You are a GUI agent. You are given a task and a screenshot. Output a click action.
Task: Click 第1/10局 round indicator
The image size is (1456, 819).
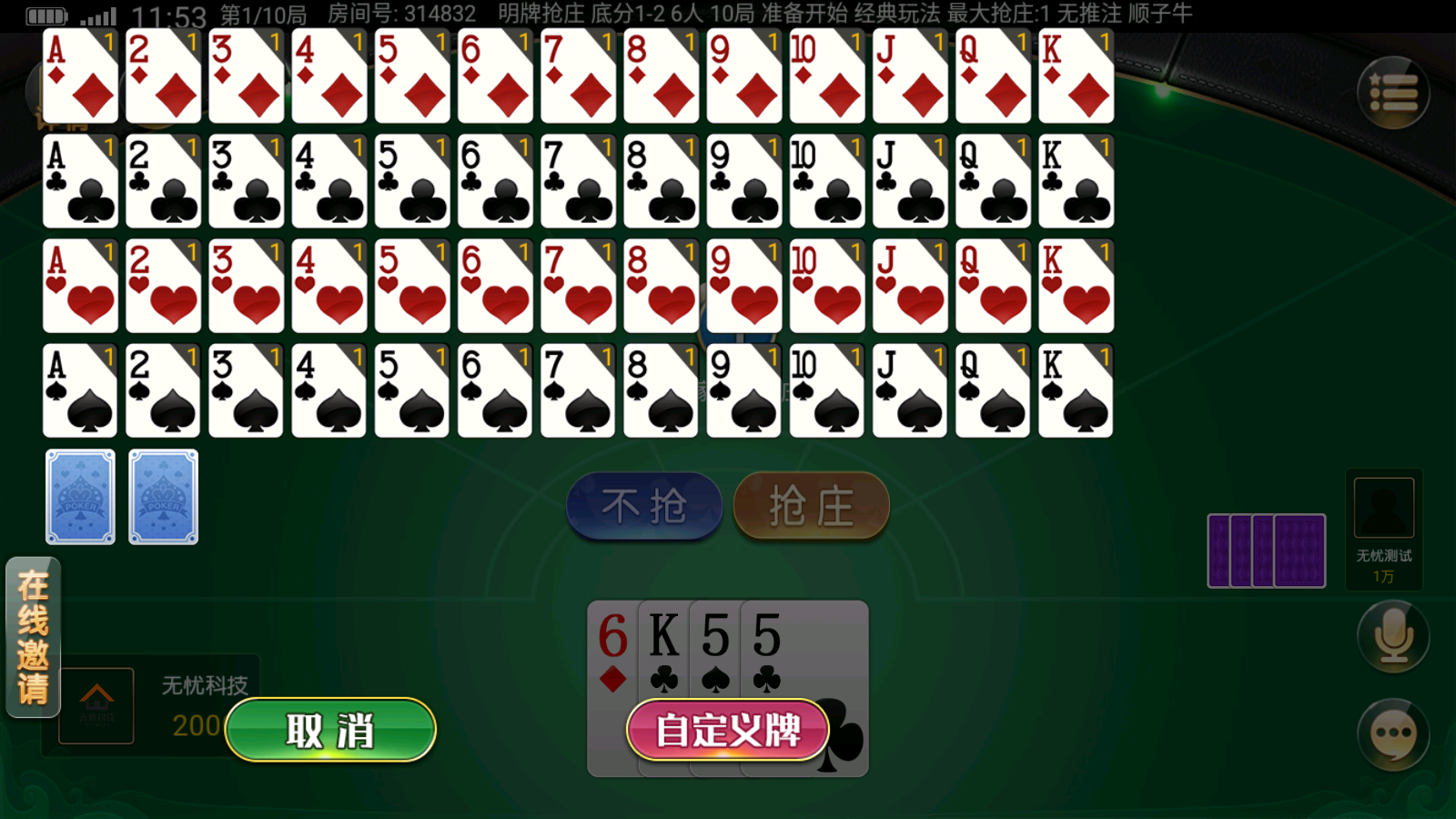click(x=264, y=14)
